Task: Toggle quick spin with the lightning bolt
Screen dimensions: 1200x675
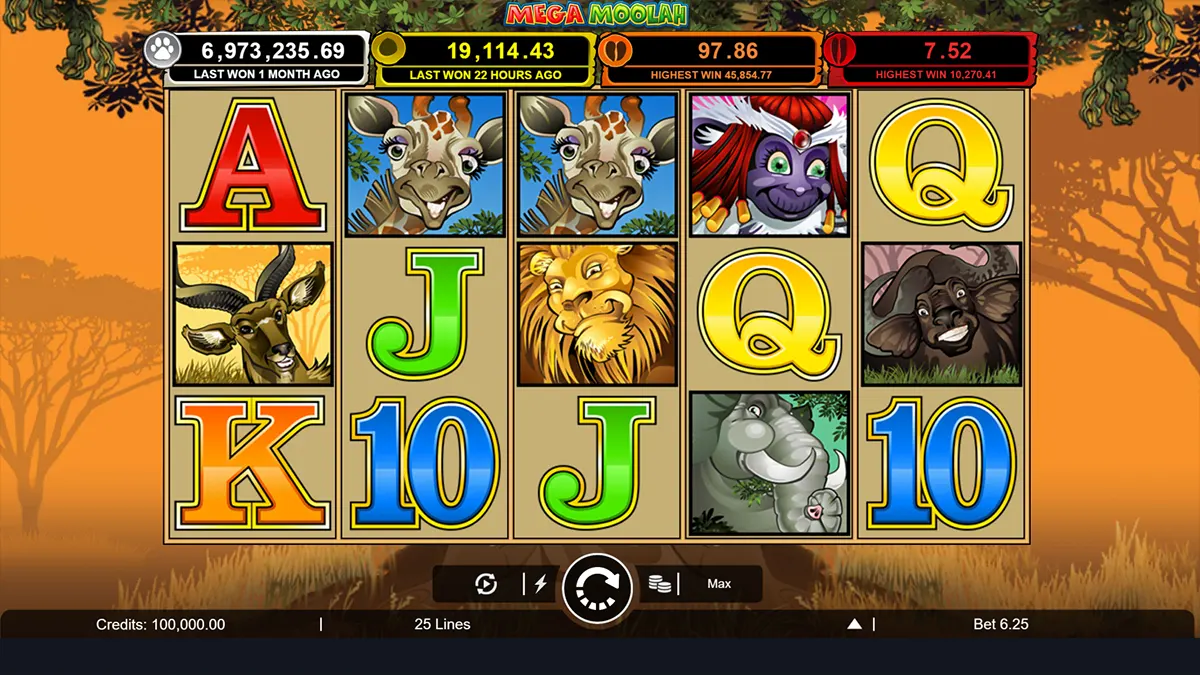Action: (541, 584)
